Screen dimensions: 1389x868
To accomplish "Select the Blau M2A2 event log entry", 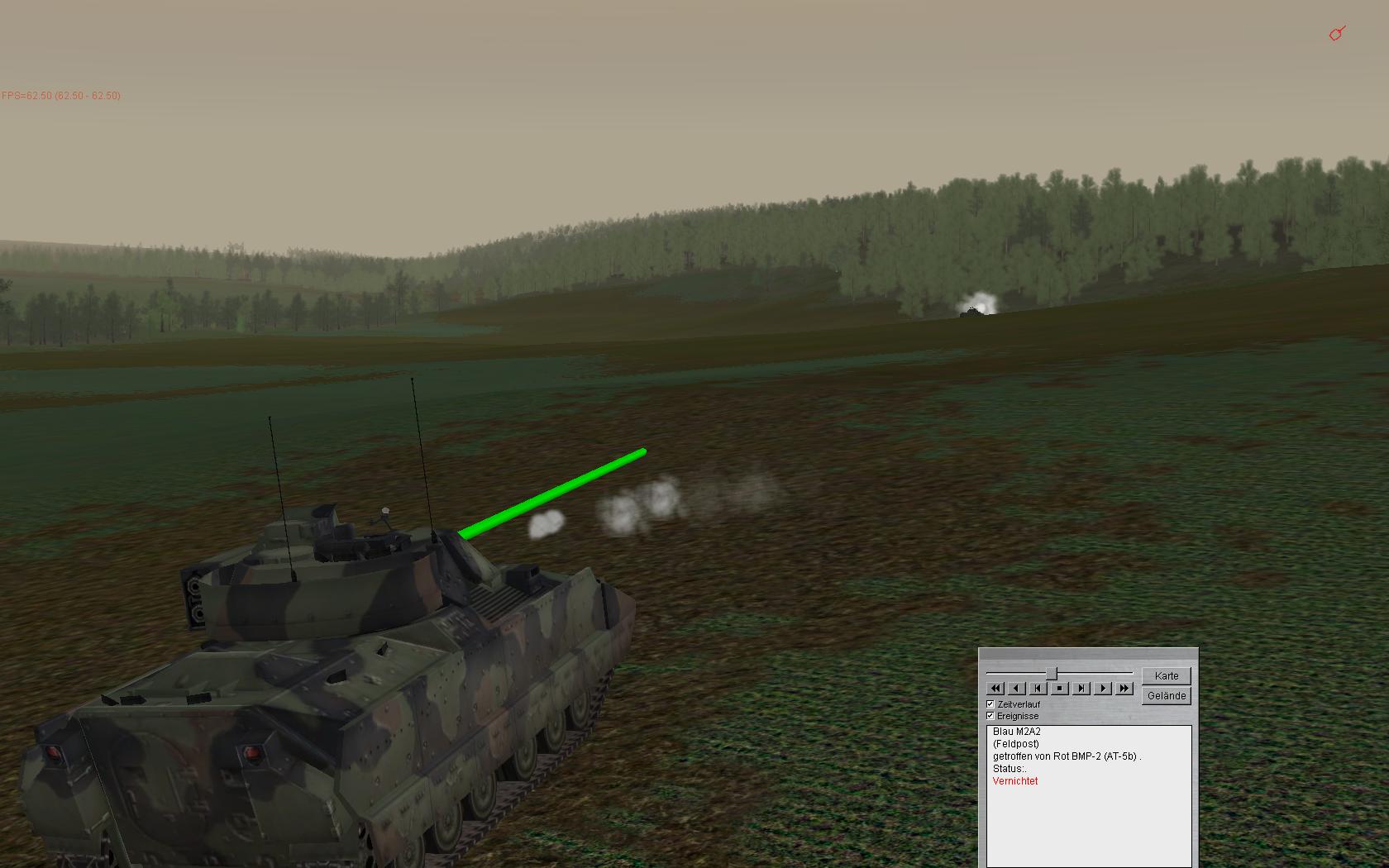I will coord(1017,732).
